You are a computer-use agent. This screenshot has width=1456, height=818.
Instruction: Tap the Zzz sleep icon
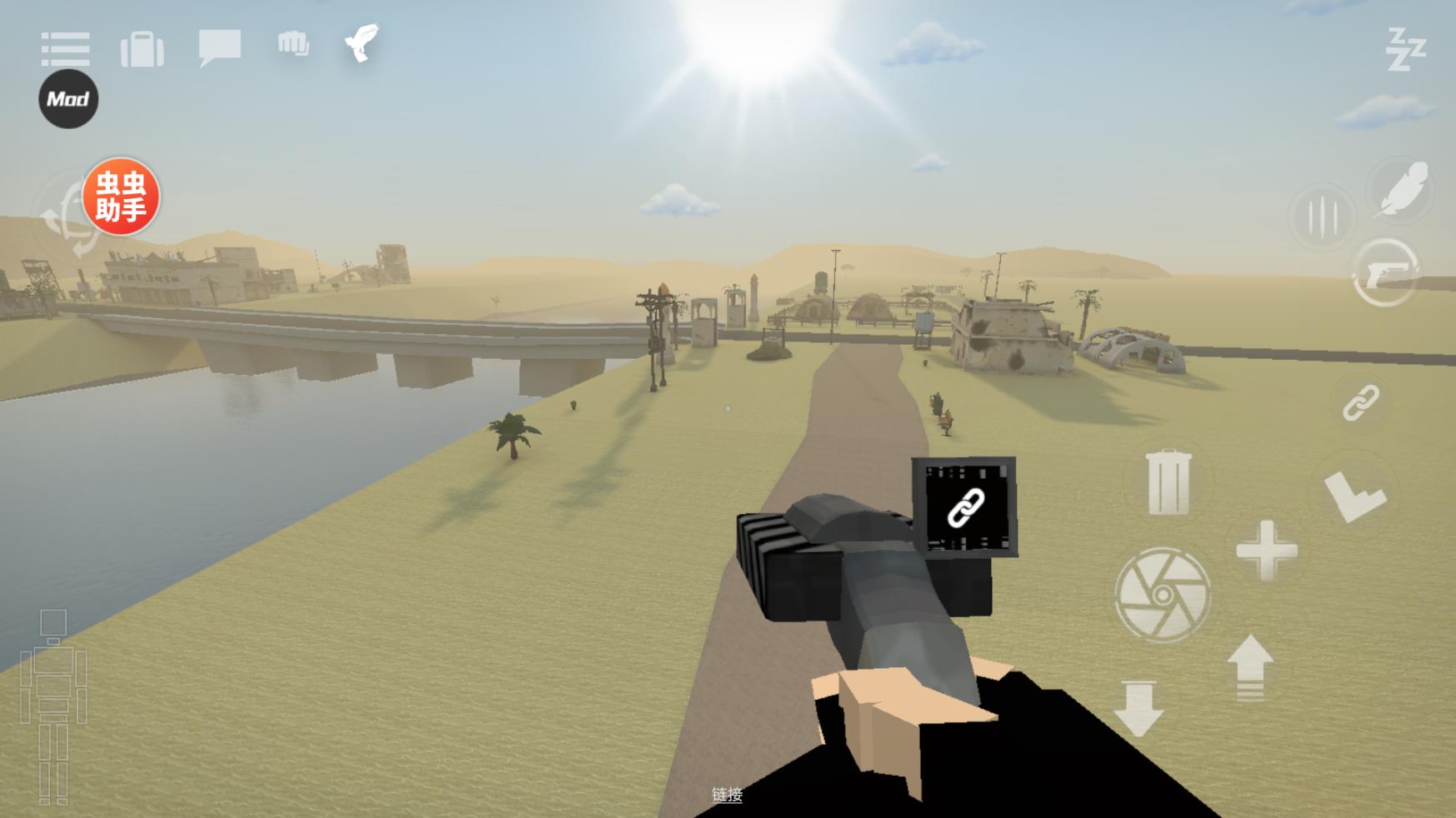pyautogui.click(x=1405, y=49)
